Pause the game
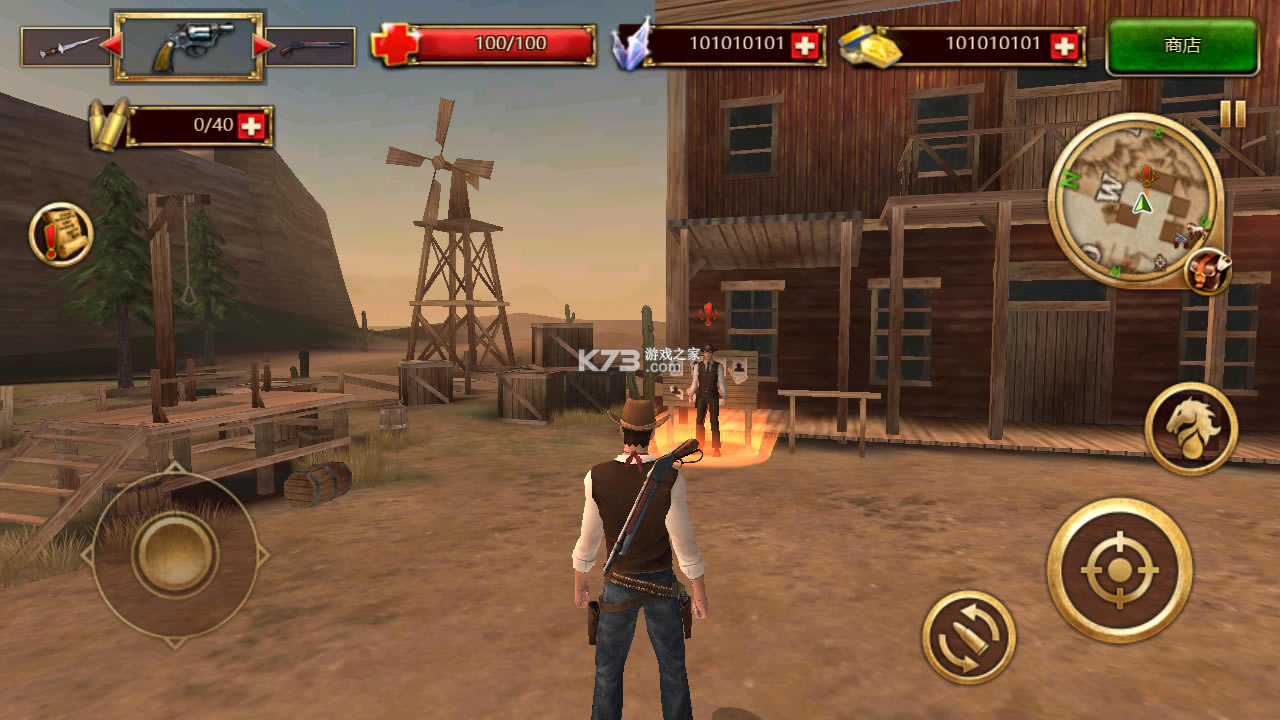Image resolution: width=1280 pixels, height=720 pixels. coord(1232,113)
